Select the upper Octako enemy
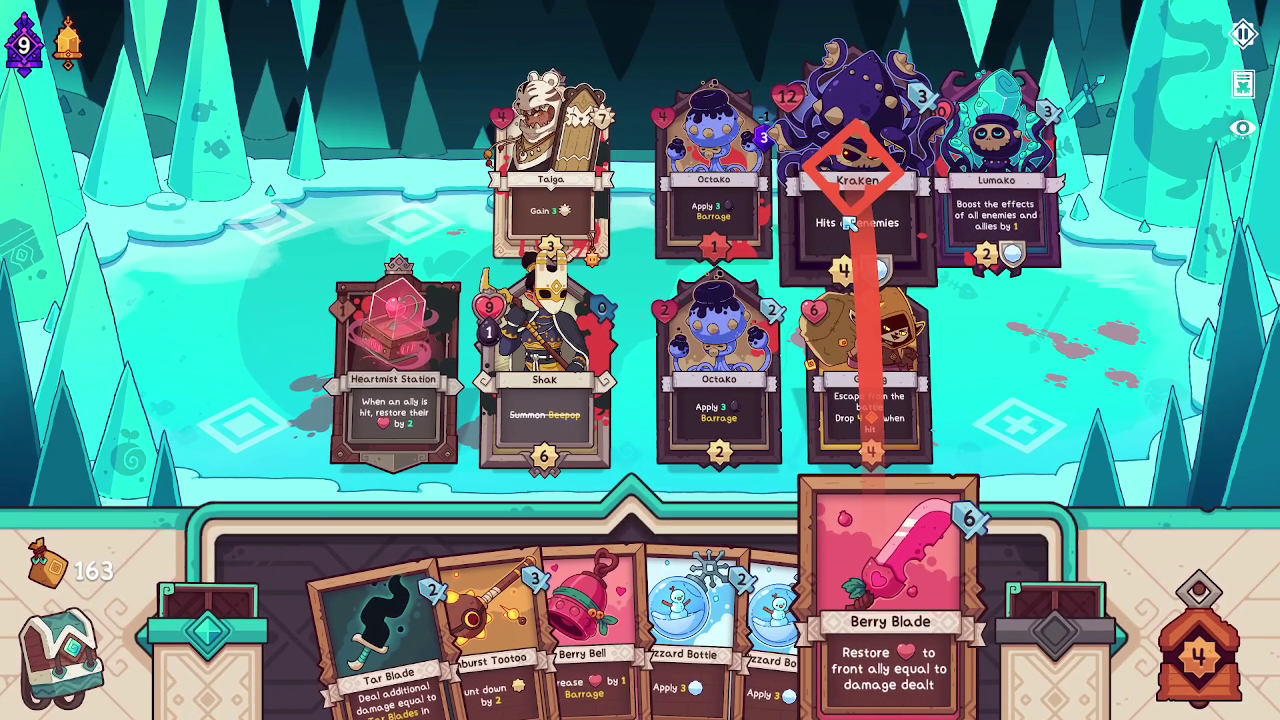The height and width of the screenshot is (720, 1280). point(714,180)
